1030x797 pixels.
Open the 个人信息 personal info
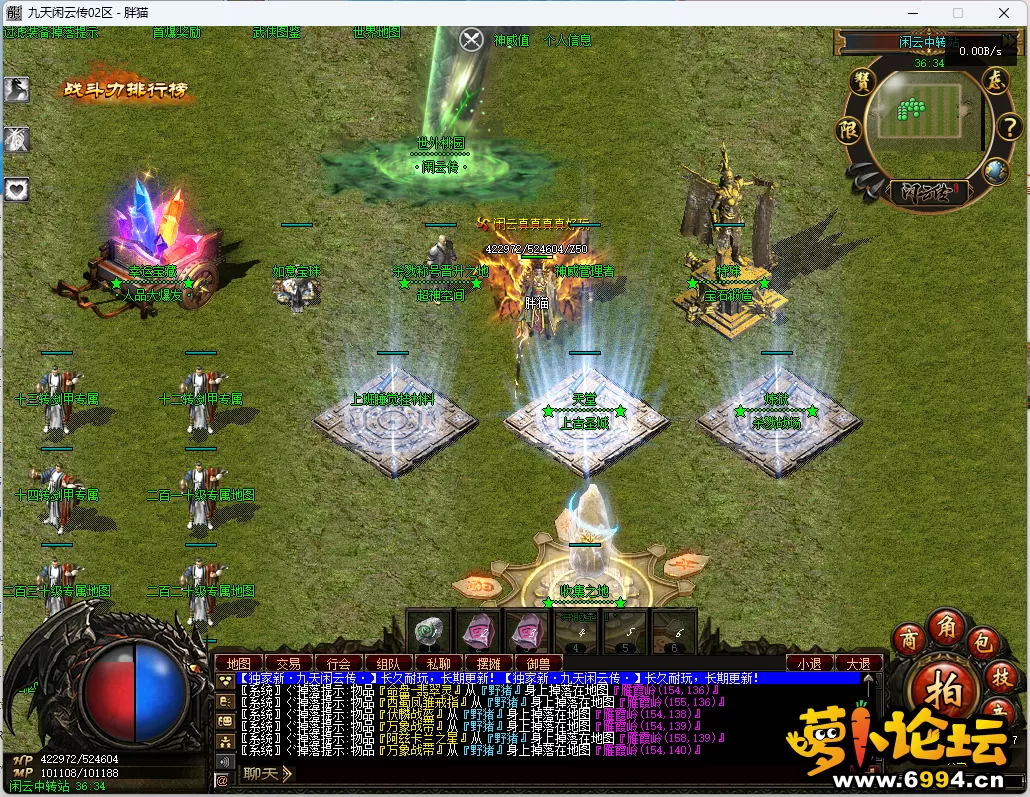pyautogui.click(x=567, y=41)
